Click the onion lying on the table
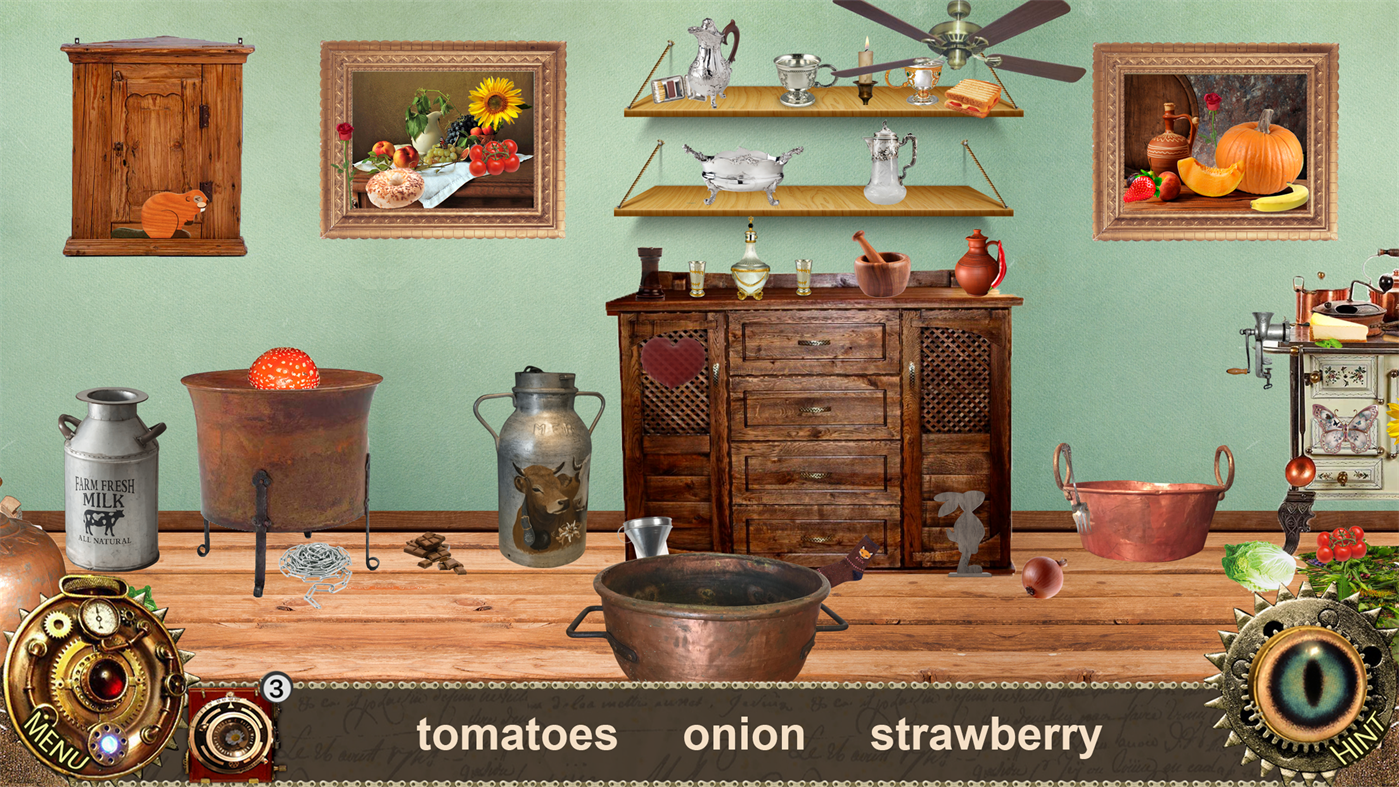The image size is (1399, 787). pyautogui.click(x=1040, y=578)
